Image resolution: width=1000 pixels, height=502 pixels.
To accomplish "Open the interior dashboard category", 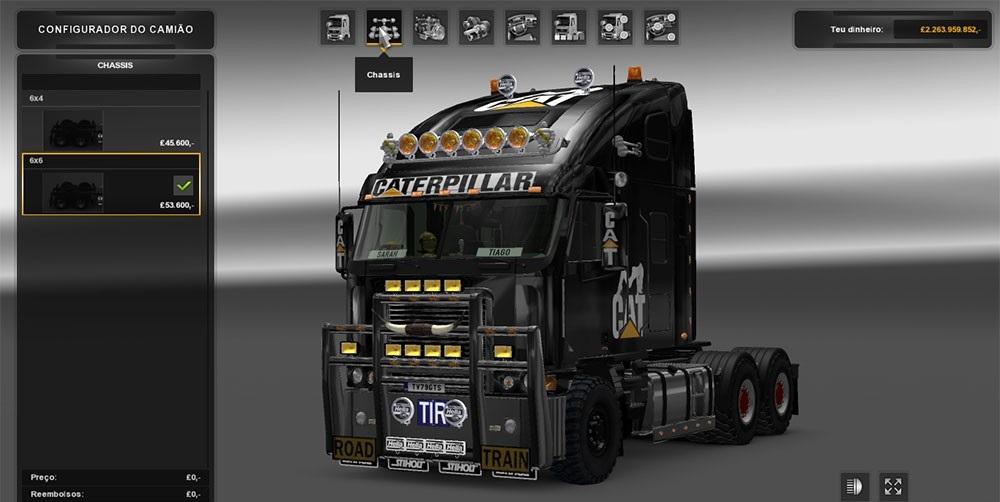I will [x=522, y=27].
